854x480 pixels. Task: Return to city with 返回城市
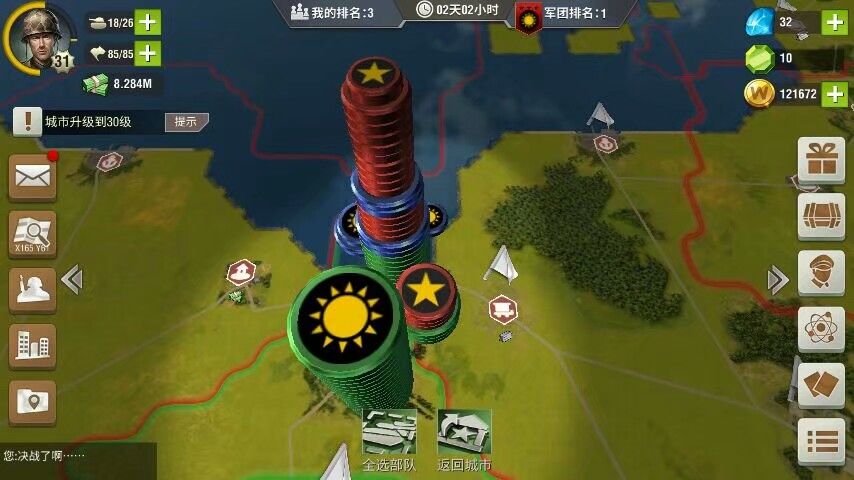coord(465,440)
